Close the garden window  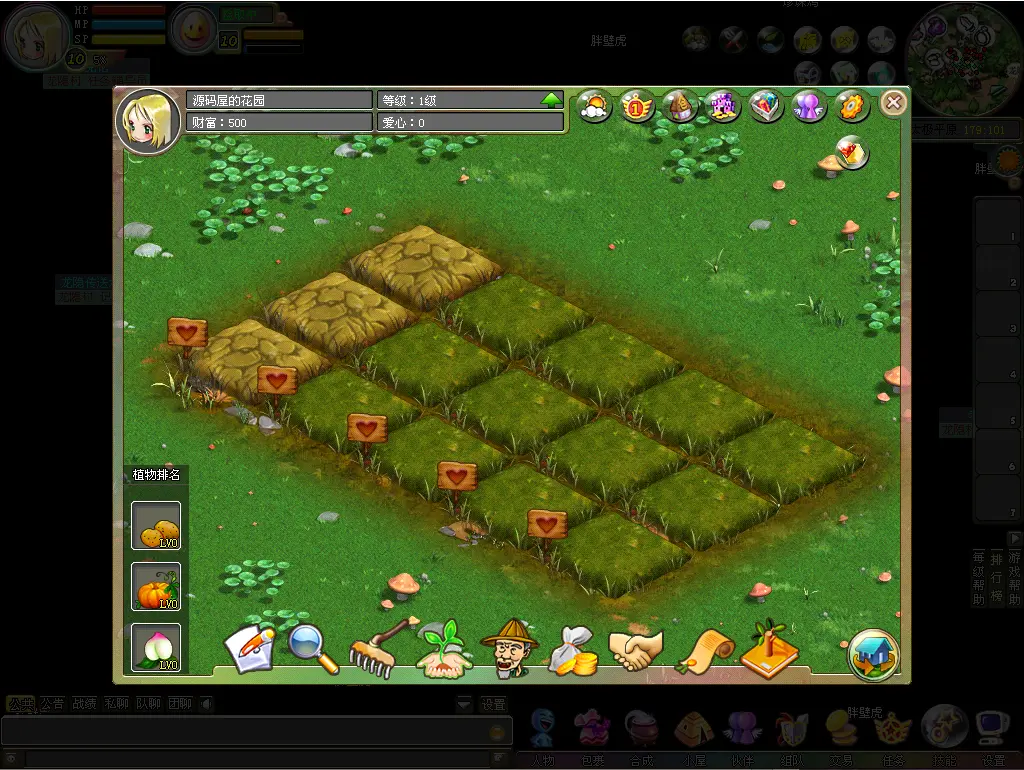click(x=893, y=102)
